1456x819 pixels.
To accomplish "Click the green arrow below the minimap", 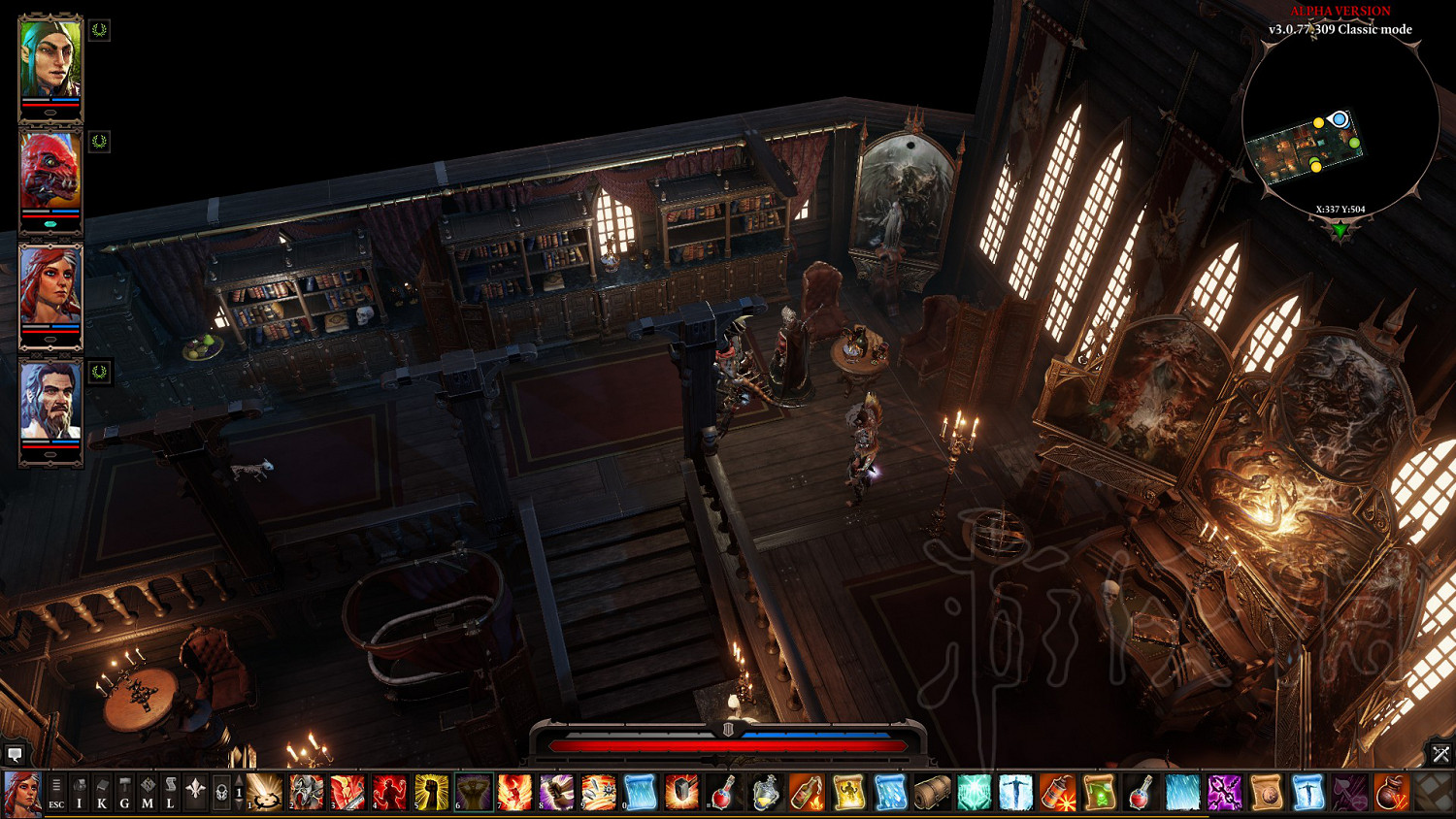I will tap(1340, 231).
